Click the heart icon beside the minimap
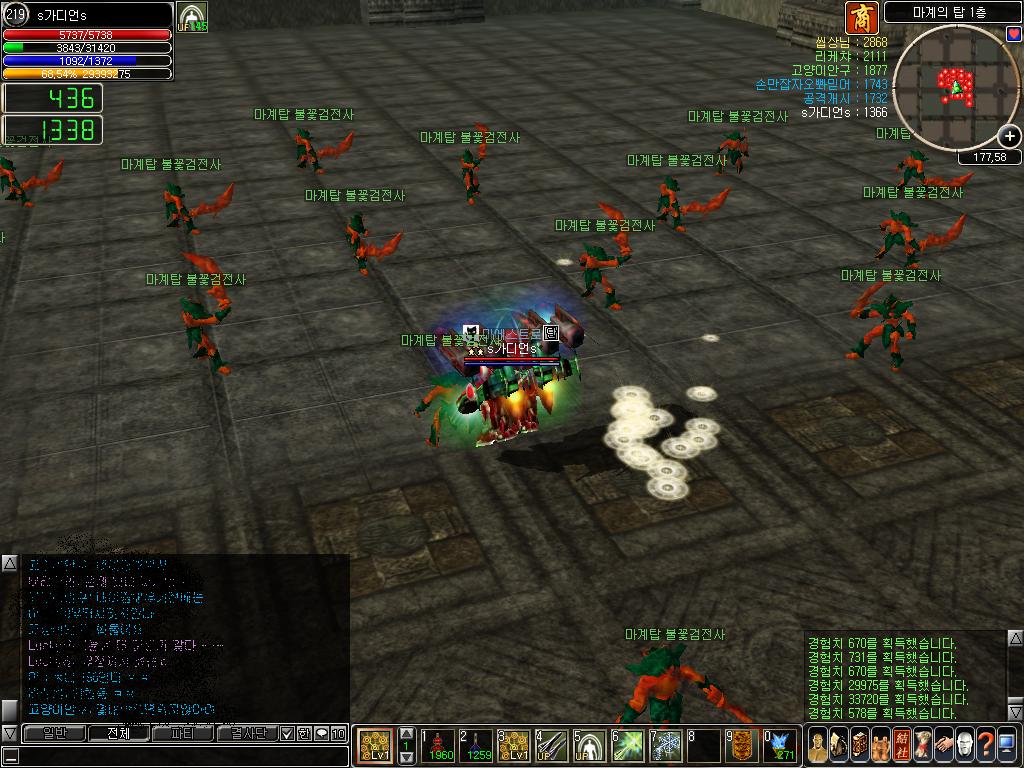Viewport: 1024px width, 768px height. tap(1013, 35)
